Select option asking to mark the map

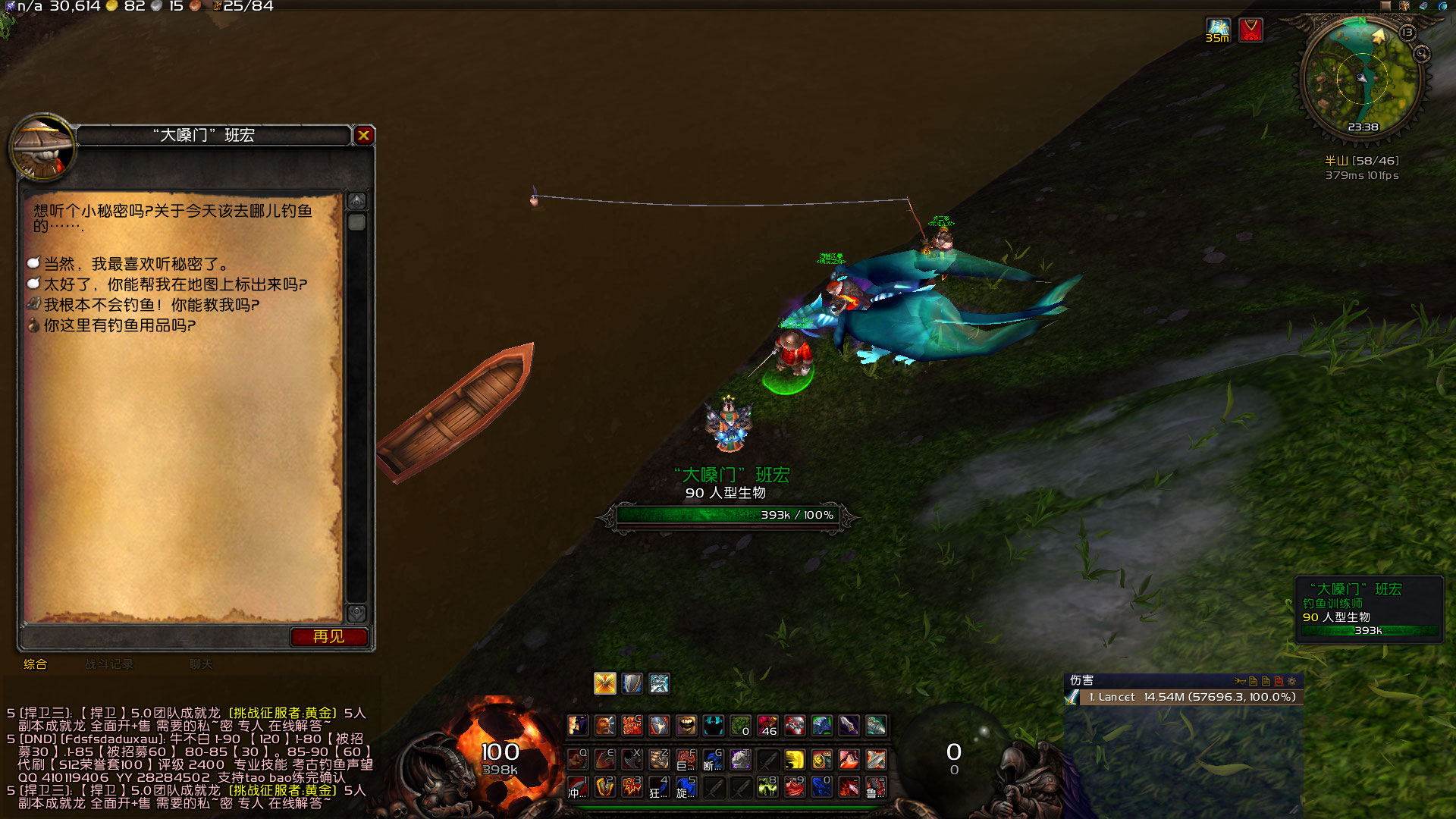click(174, 284)
